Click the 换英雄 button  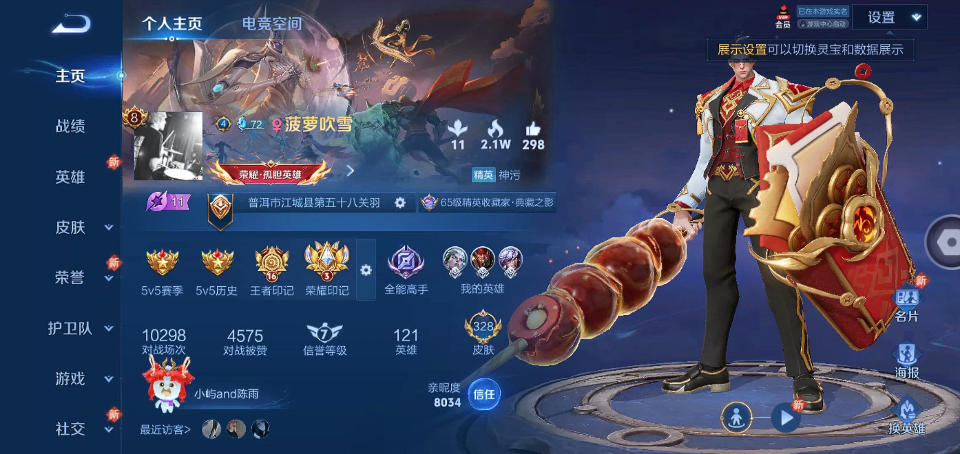907,415
